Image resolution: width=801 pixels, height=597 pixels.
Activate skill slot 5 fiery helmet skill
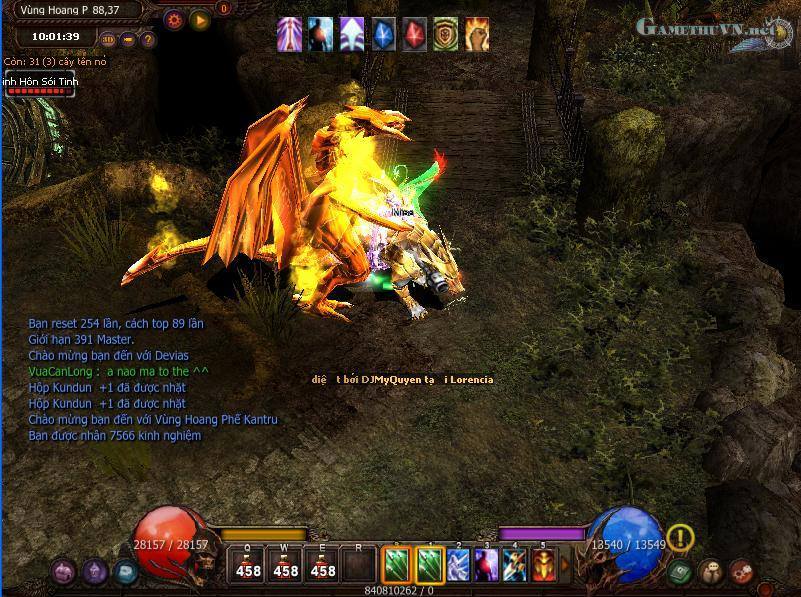(x=545, y=565)
